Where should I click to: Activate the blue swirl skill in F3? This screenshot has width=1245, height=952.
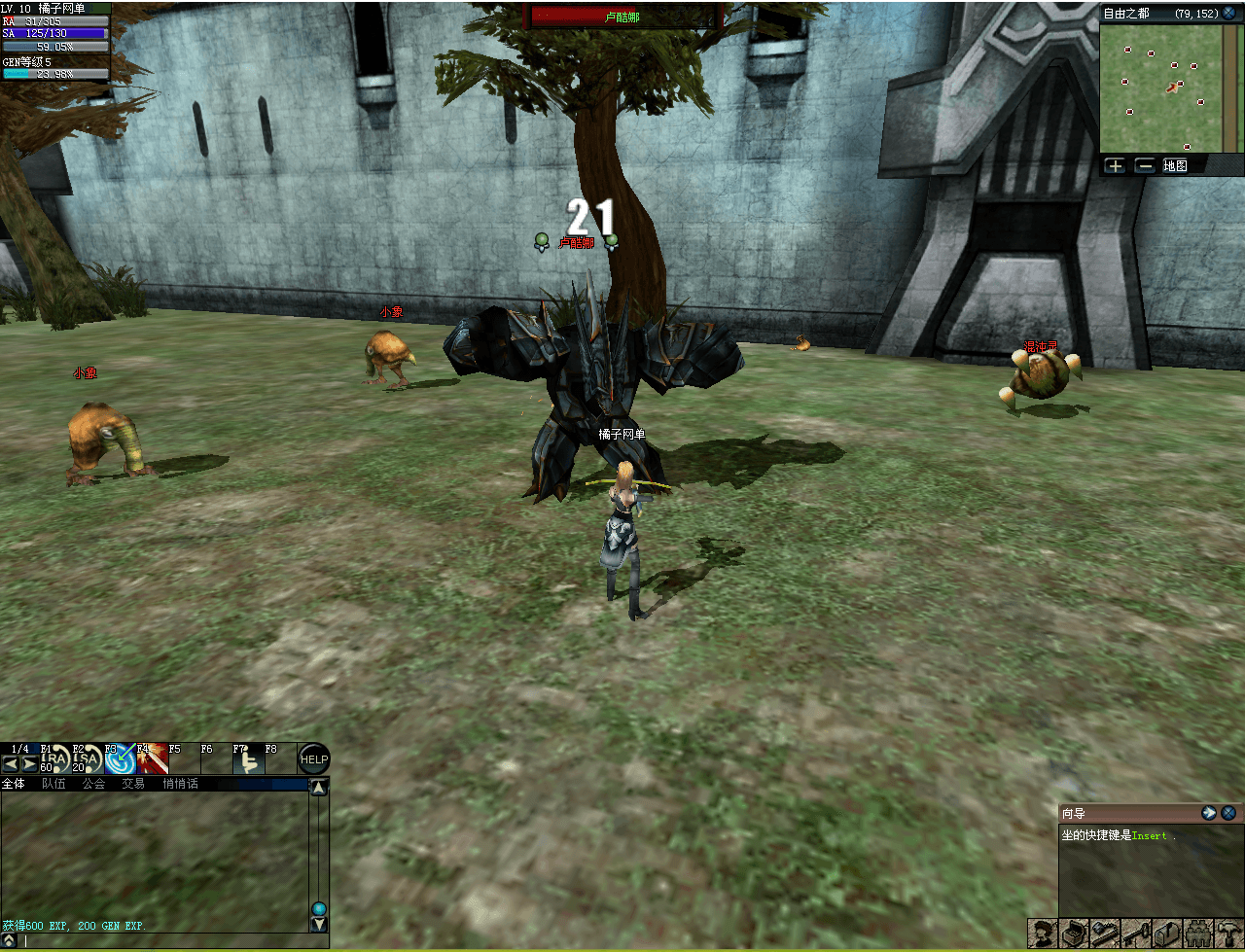(121, 759)
